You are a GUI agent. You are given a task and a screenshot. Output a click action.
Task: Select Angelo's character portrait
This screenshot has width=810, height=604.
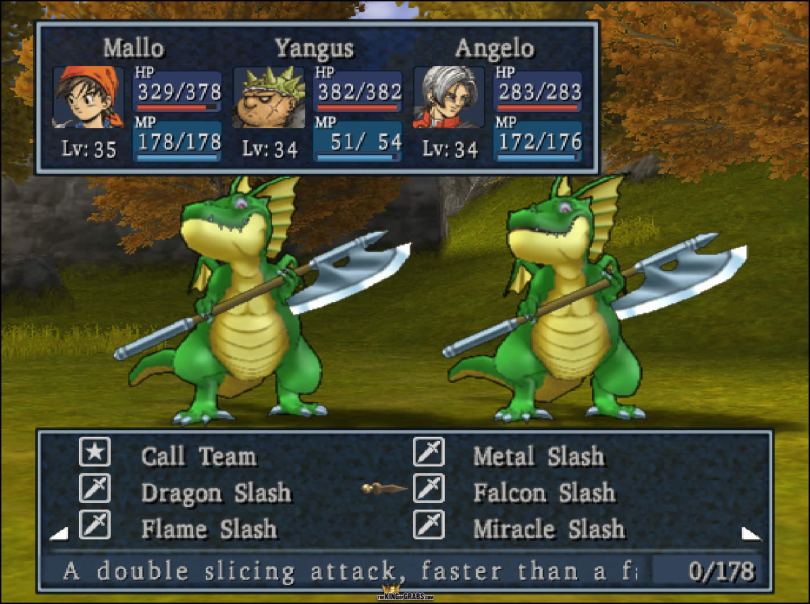click(448, 97)
